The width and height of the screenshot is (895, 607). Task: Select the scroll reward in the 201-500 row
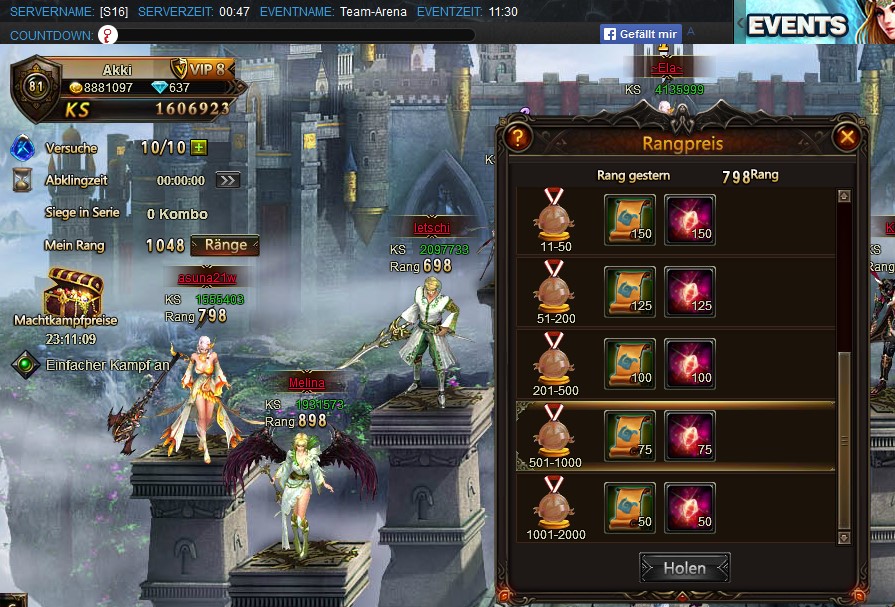[630, 364]
